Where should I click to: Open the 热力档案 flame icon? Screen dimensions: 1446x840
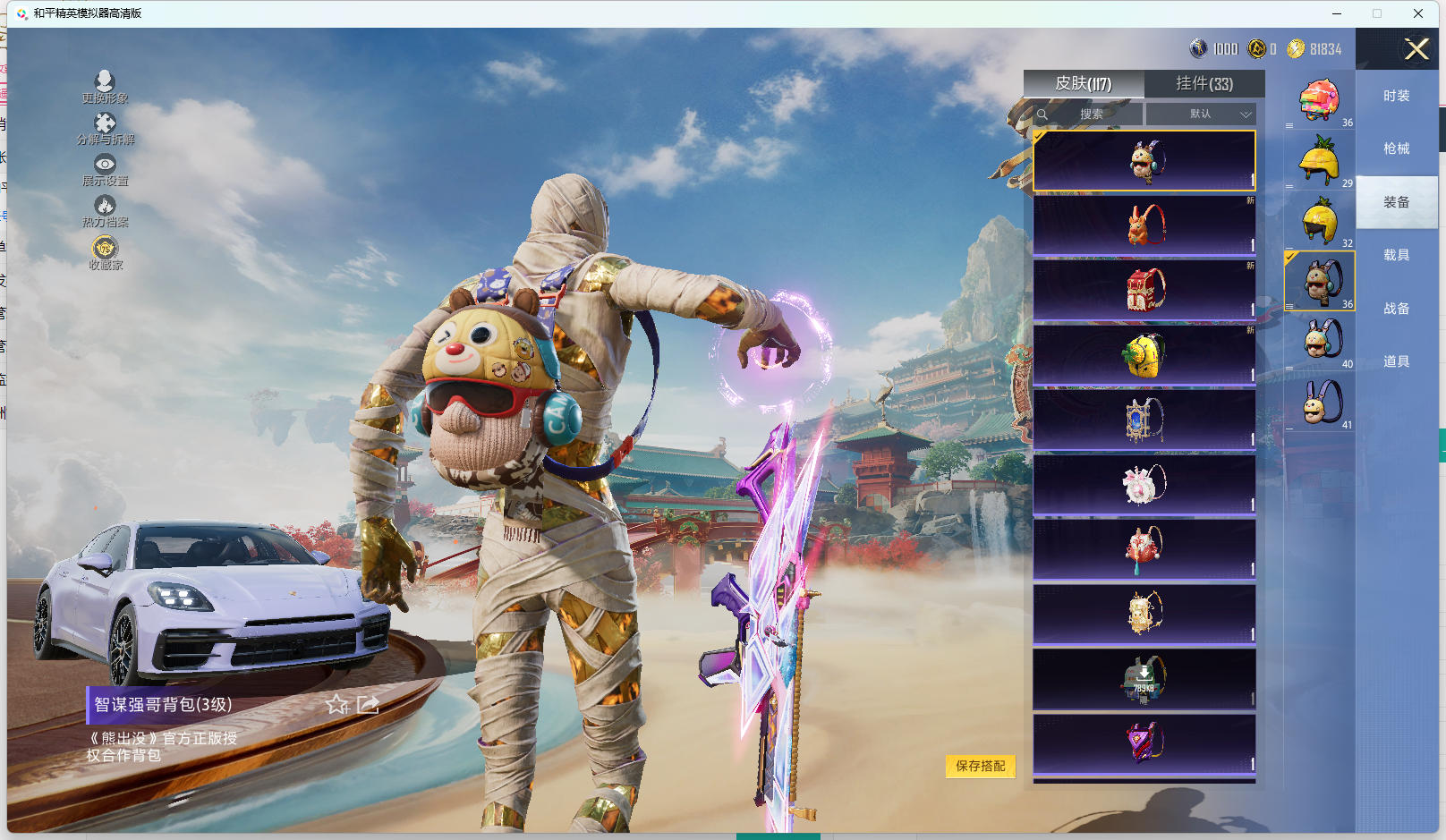(105, 210)
